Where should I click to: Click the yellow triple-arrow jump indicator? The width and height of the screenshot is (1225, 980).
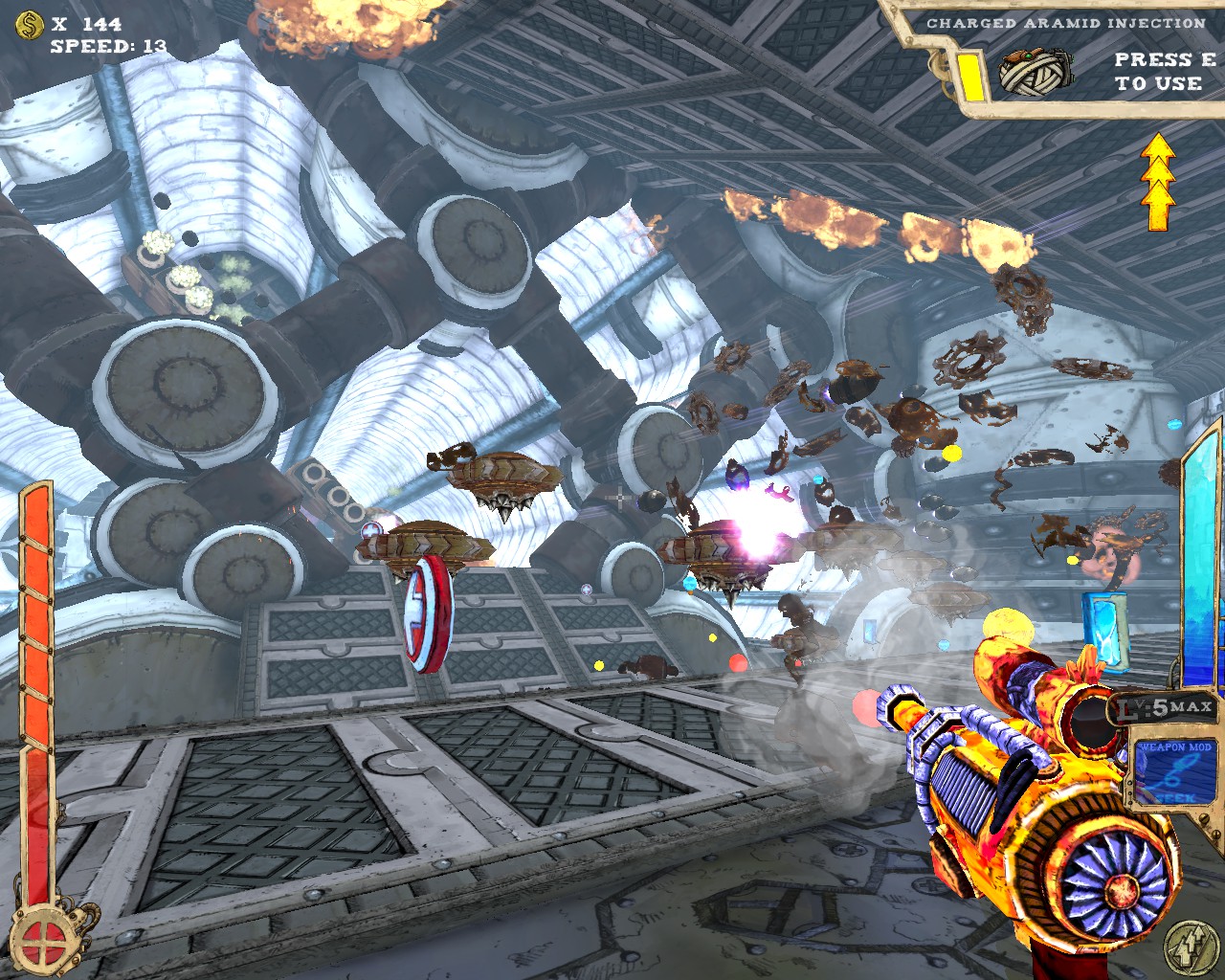[x=1158, y=182]
